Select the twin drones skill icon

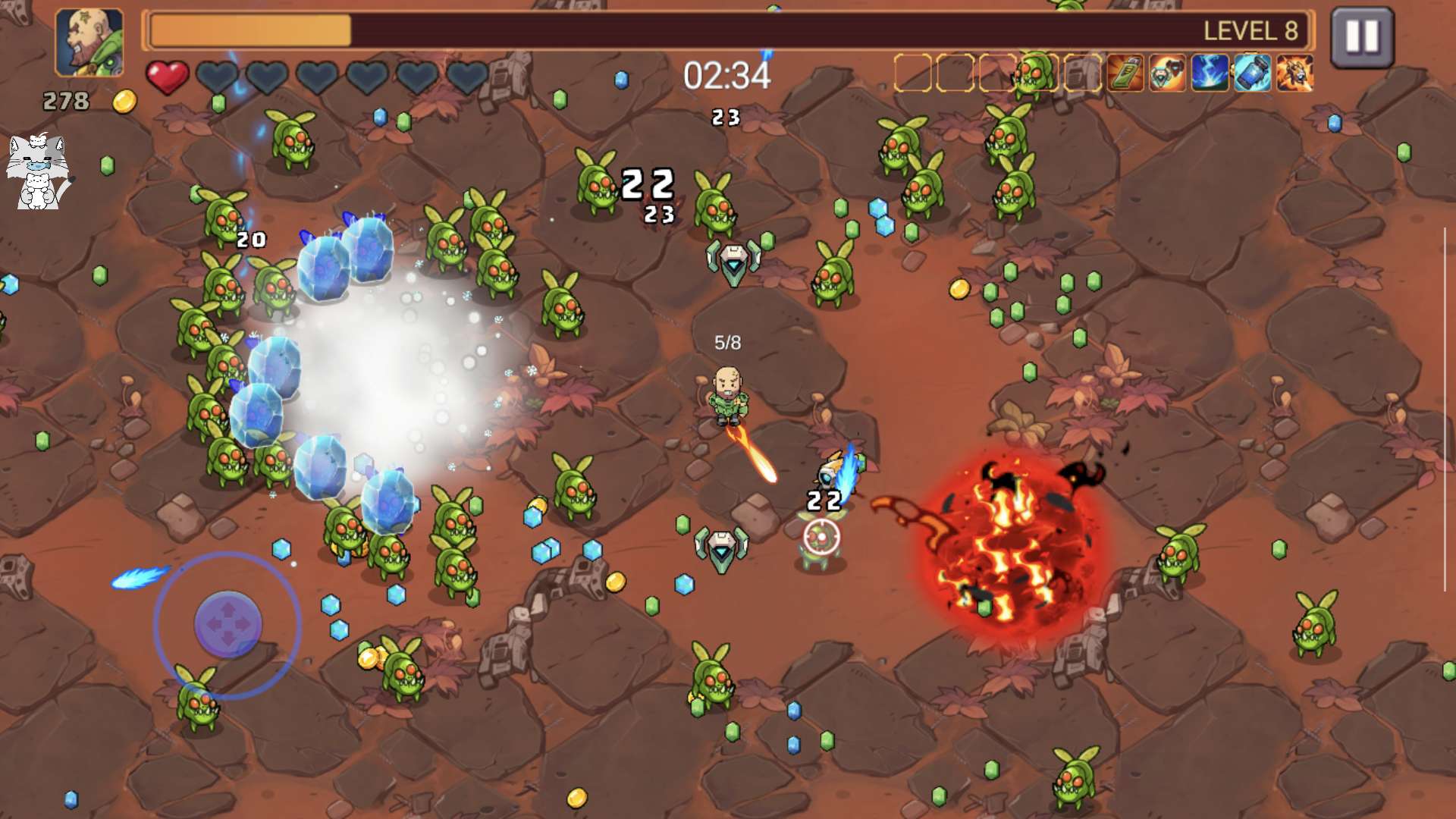(x=1167, y=74)
